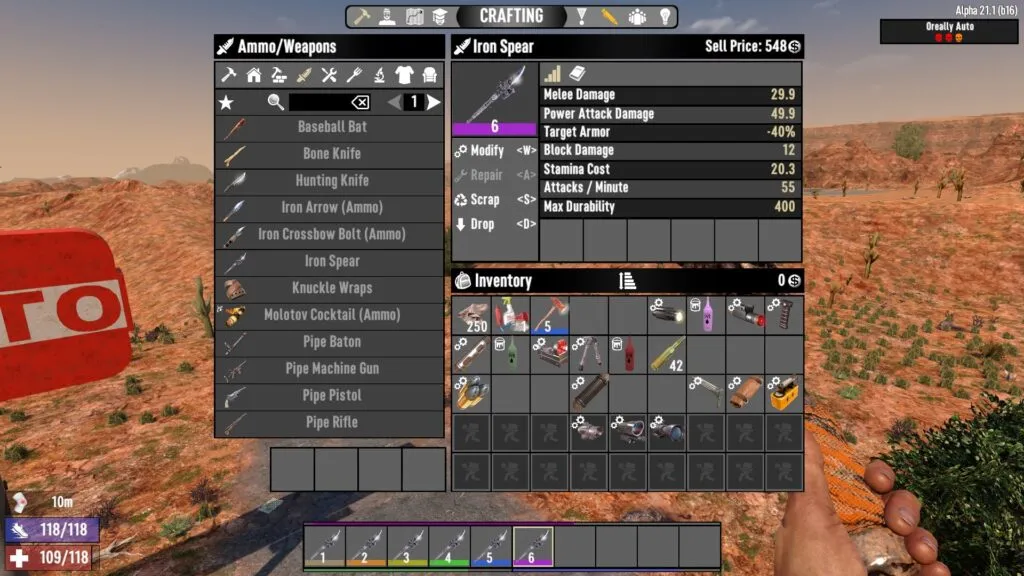The width and height of the screenshot is (1024, 576).
Task: Select Iron Crossbow Bolt (Ammo) recipe
Action: (330, 234)
